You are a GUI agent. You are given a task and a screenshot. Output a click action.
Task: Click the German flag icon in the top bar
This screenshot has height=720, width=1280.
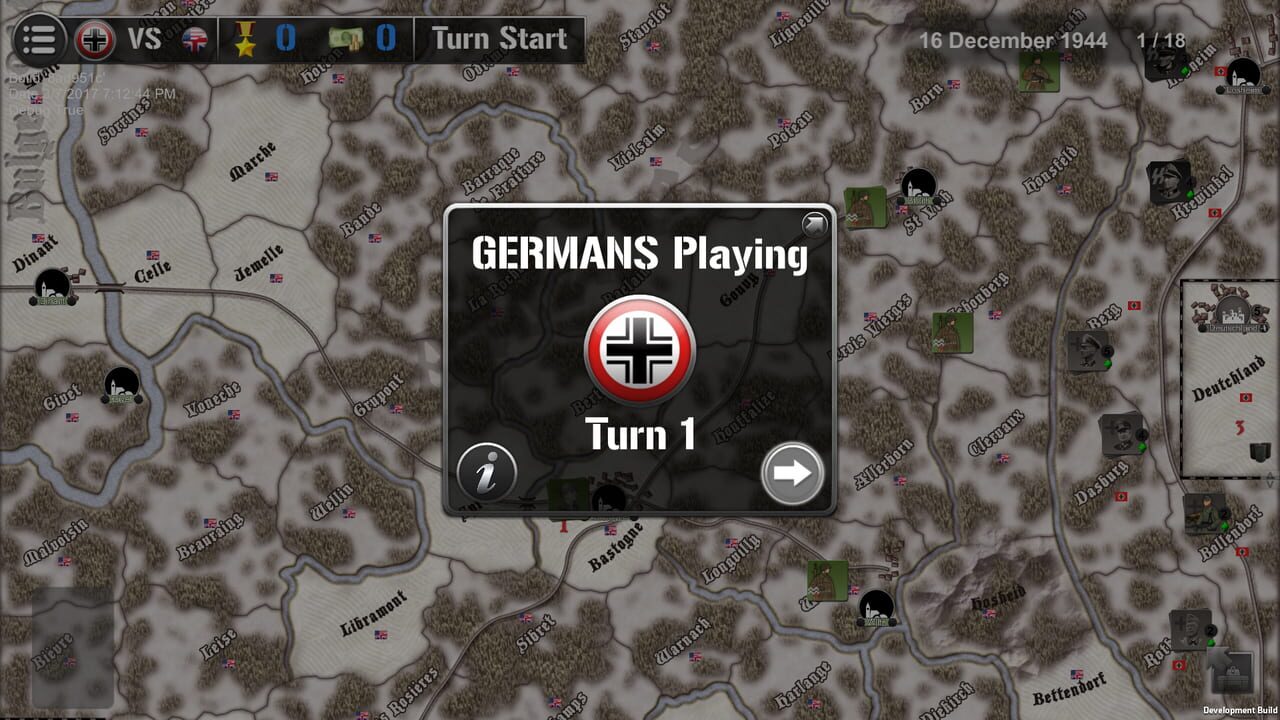pos(93,40)
